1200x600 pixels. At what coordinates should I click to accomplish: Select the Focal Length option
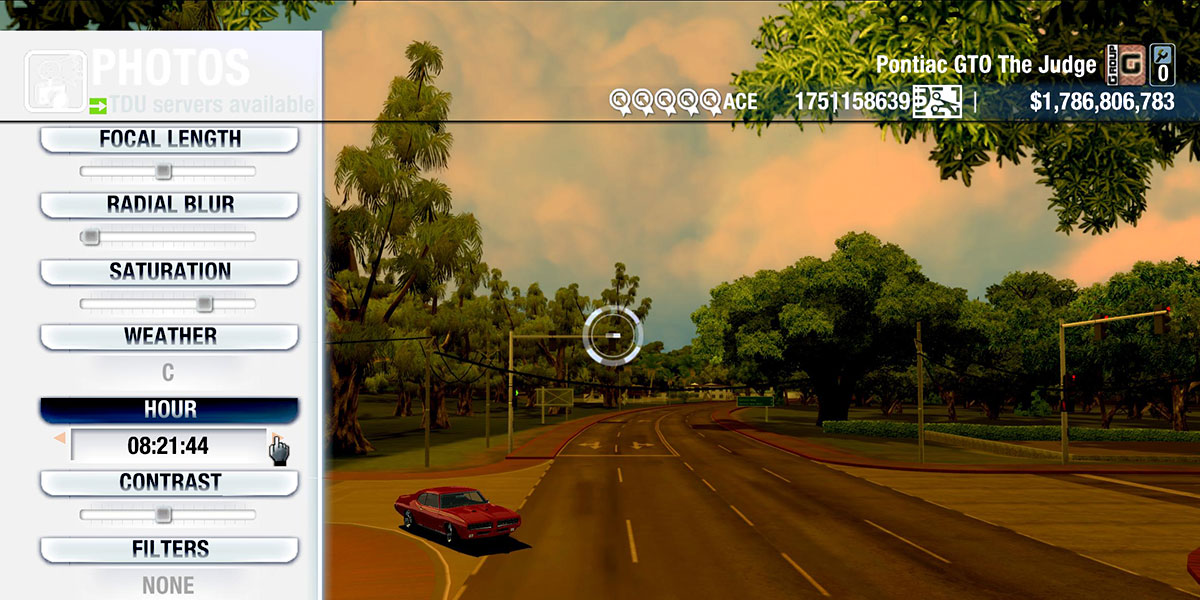tap(169, 140)
